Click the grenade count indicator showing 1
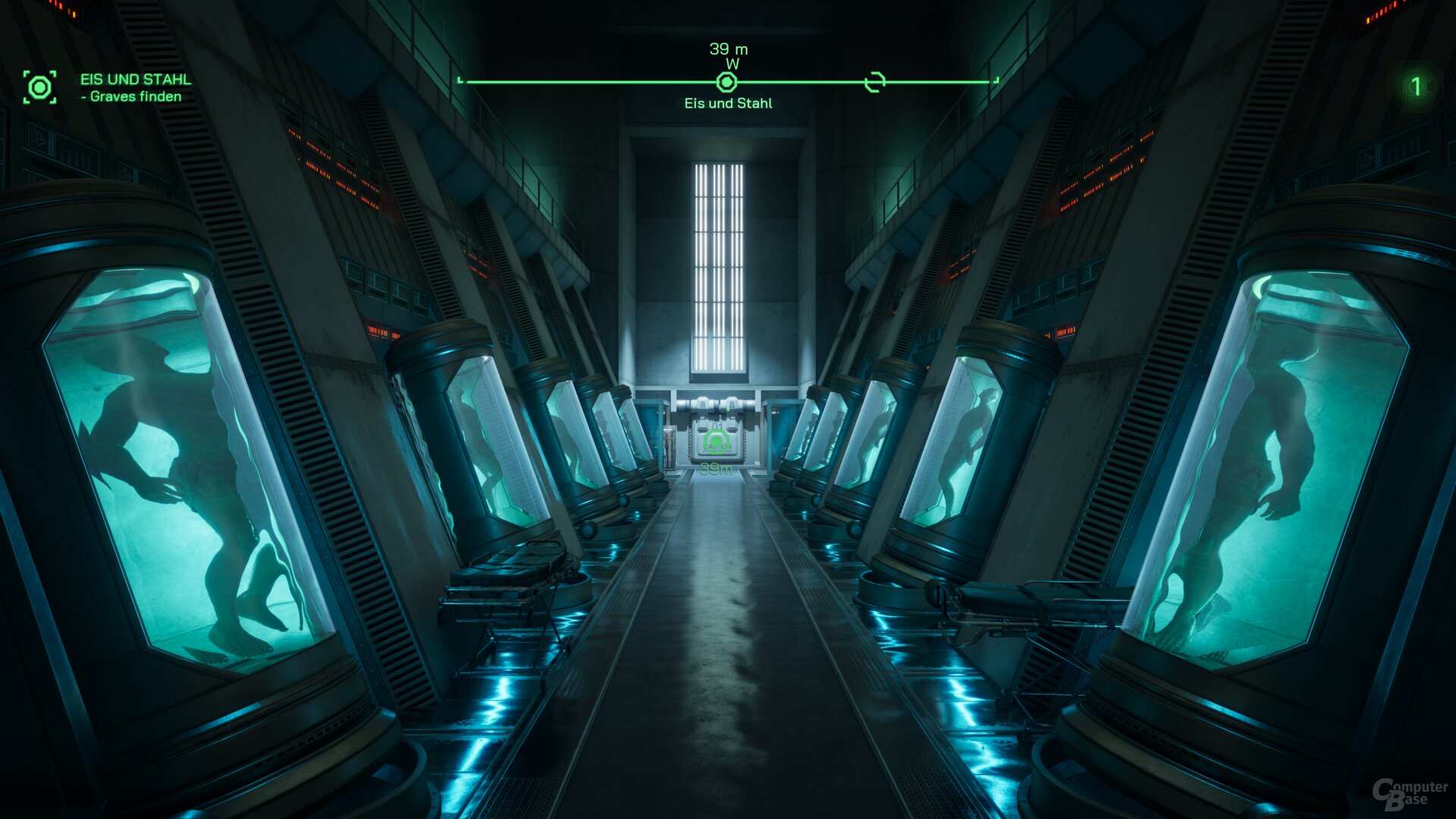 1415,86
